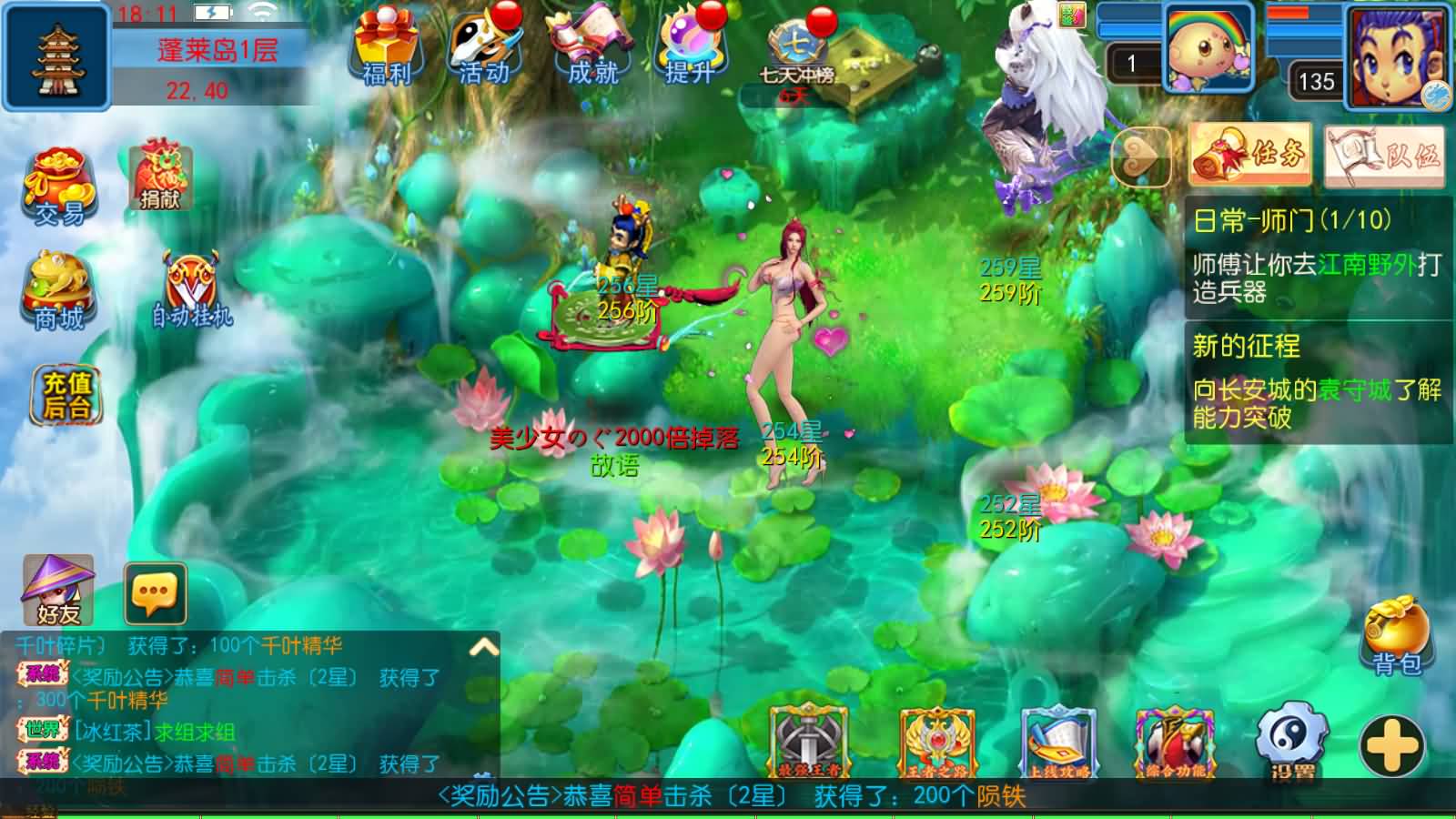Open the 捐献 donation icon
This screenshot has width=1456, height=819.
[160, 176]
